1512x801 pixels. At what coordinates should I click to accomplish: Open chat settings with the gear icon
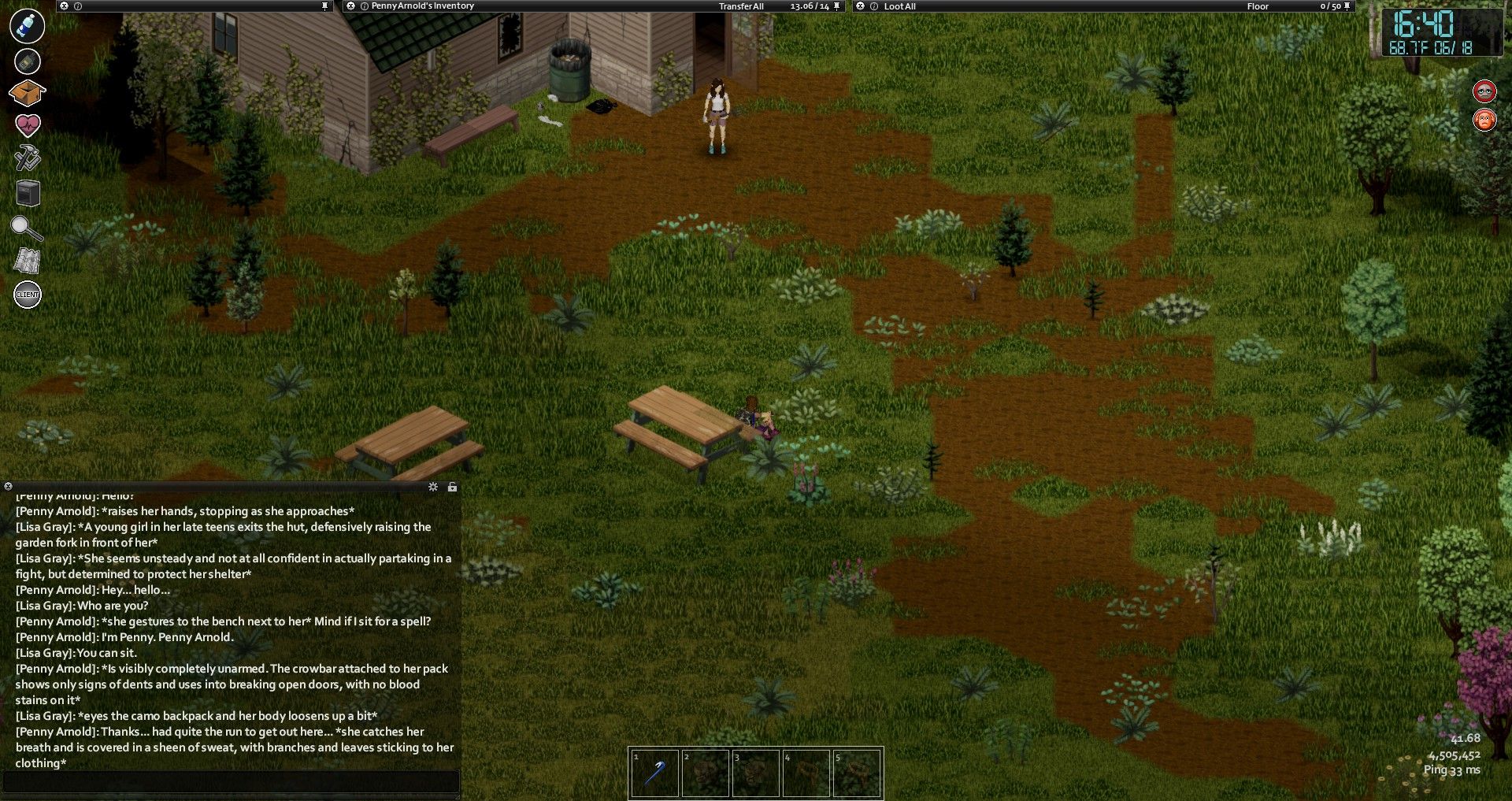(433, 487)
